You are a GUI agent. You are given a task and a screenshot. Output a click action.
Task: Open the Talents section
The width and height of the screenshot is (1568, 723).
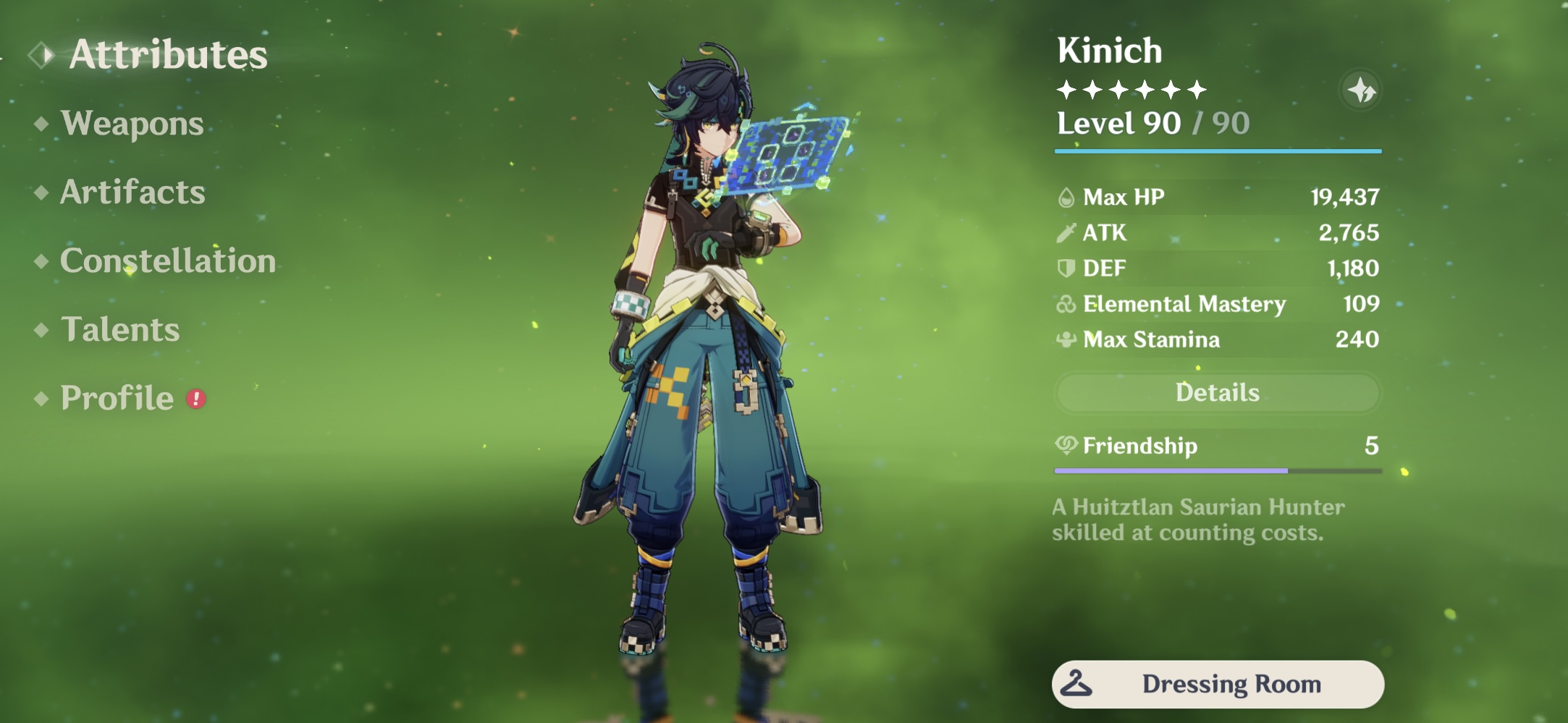click(121, 330)
